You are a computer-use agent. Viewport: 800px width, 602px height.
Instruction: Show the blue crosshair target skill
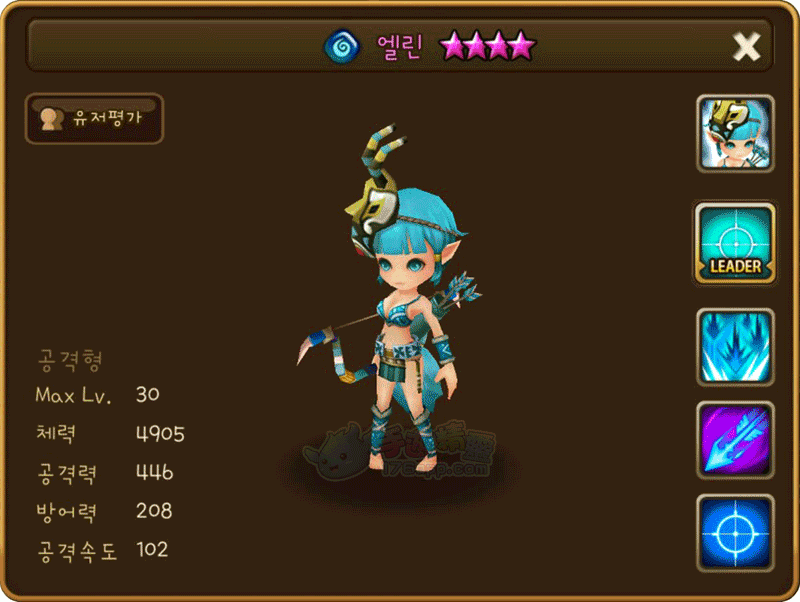(735, 531)
